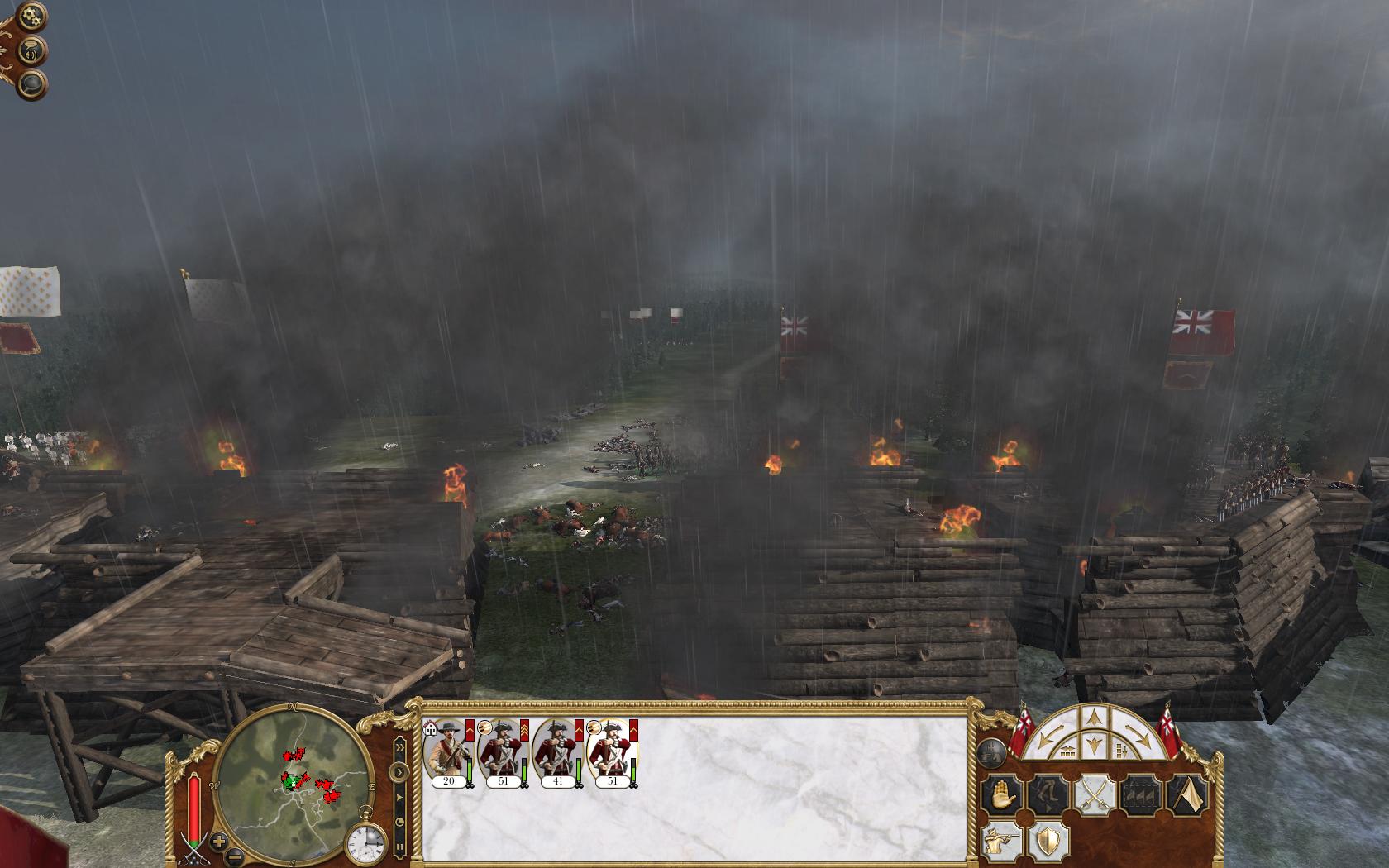Zoom in the minimap with plus button
The image size is (1389, 868).
click(x=218, y=842)
